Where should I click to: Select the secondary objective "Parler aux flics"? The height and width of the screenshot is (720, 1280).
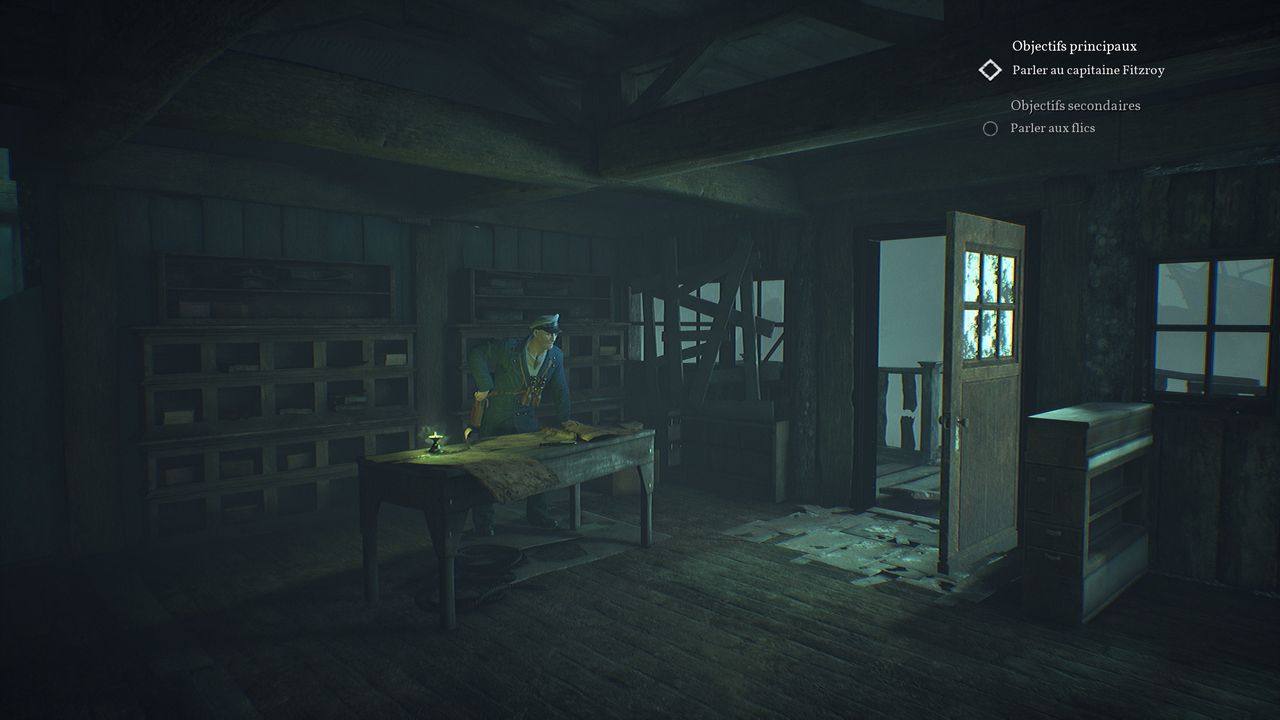(x=1052, y=128)
